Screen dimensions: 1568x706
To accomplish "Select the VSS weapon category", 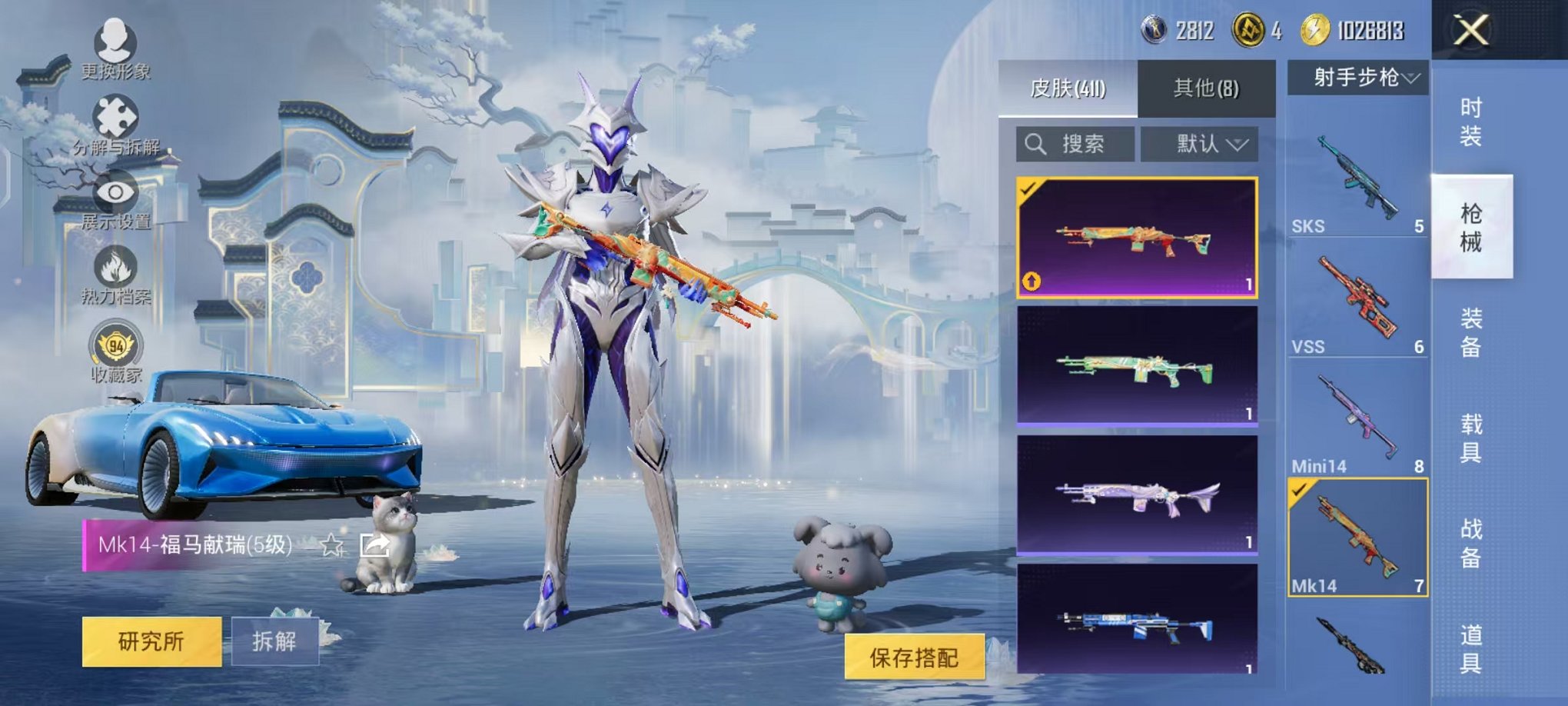I will pos(1357,300).
